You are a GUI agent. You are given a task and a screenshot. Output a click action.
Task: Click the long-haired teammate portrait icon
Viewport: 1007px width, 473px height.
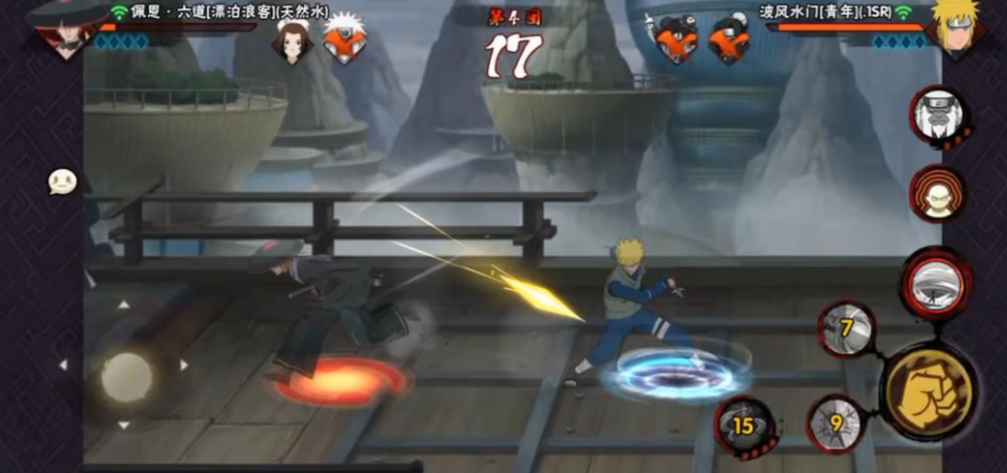[292, 43]
